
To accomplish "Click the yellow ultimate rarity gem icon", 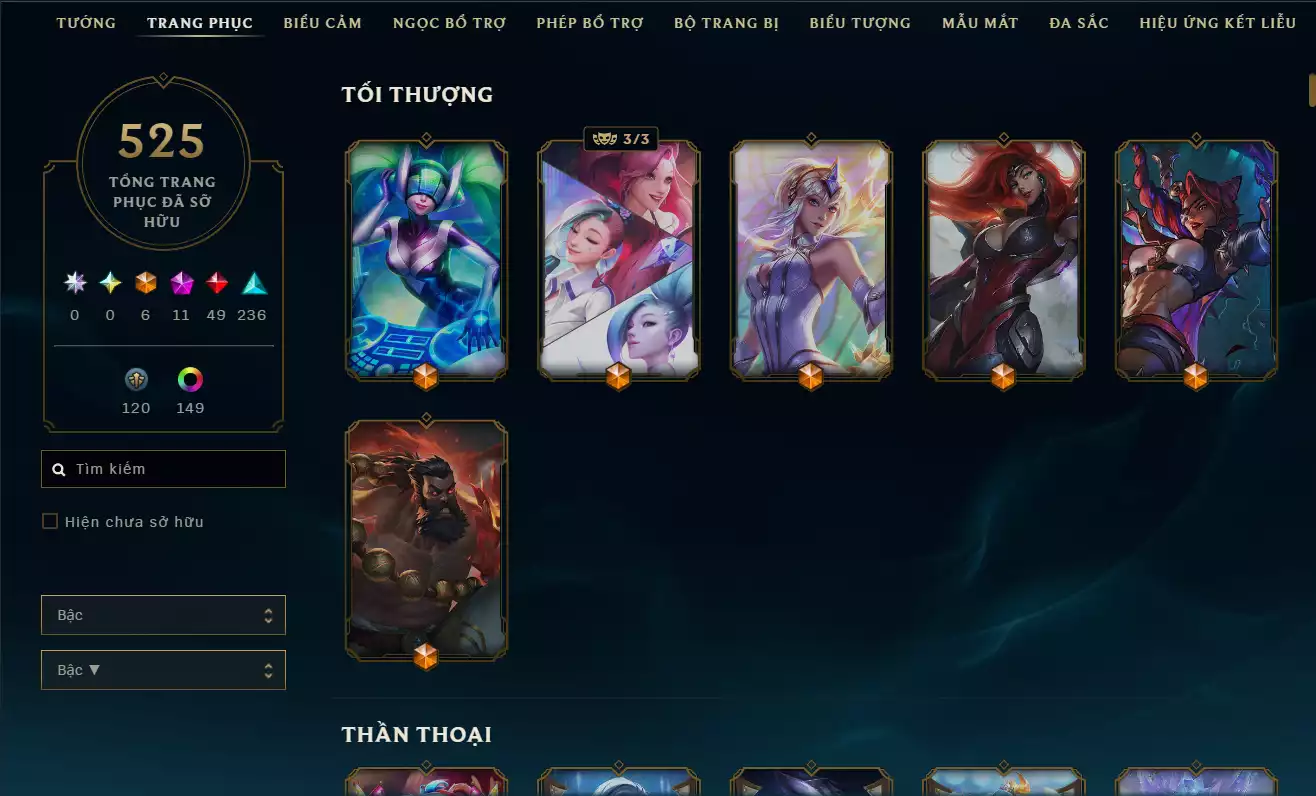I will [x=109, y=285].
